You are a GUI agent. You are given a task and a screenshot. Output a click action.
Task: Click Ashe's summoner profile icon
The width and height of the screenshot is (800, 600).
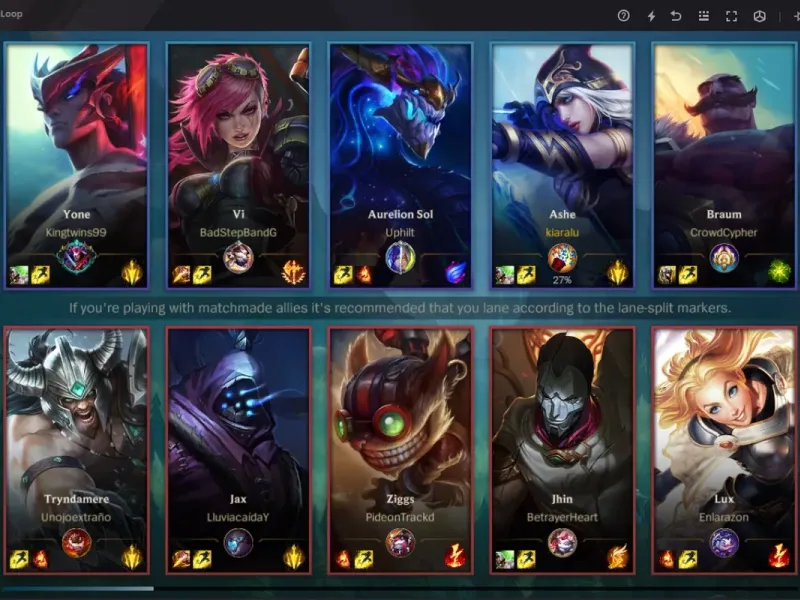coord(562,258)
